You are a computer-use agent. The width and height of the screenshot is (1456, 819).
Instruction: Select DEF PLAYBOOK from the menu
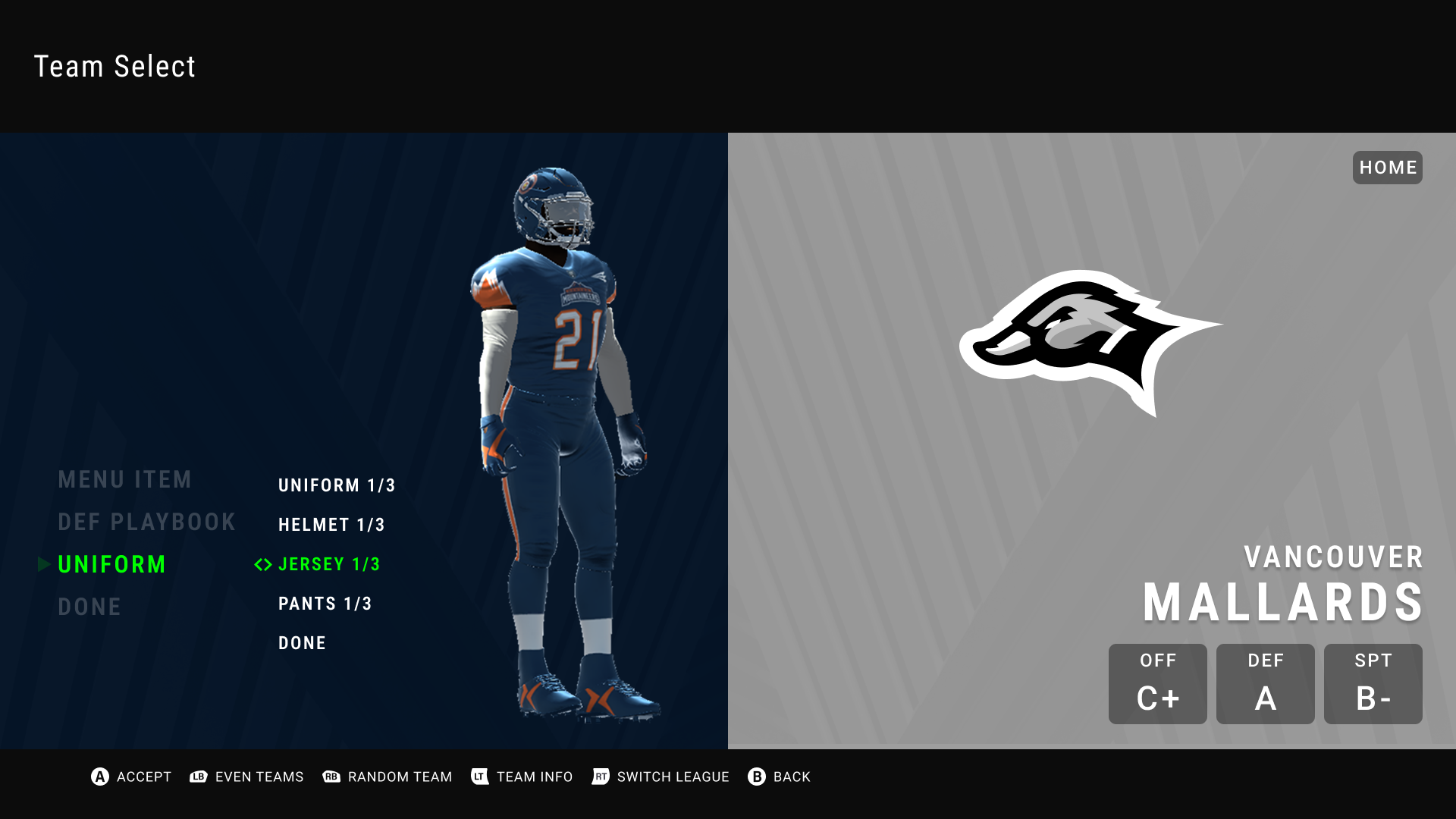148,522
